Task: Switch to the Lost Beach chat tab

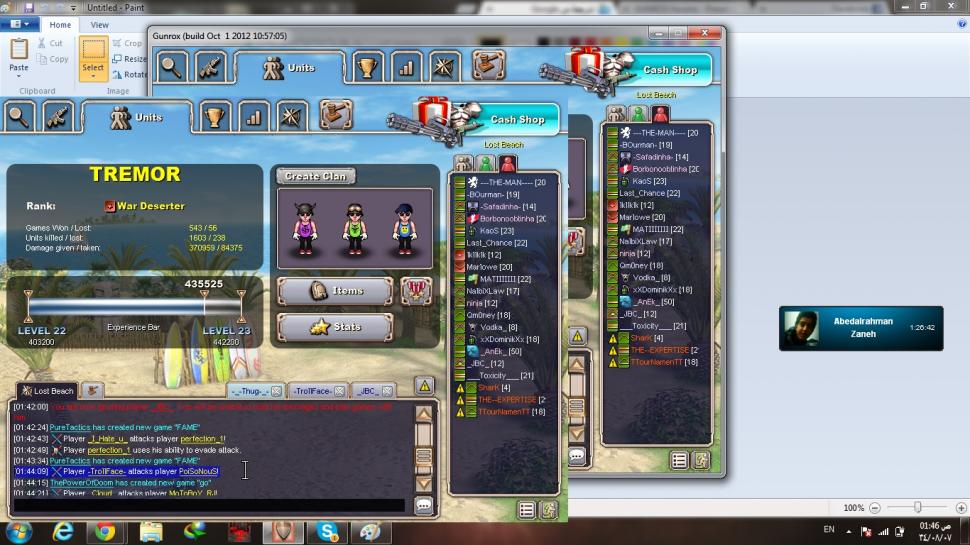Action: 47,391
